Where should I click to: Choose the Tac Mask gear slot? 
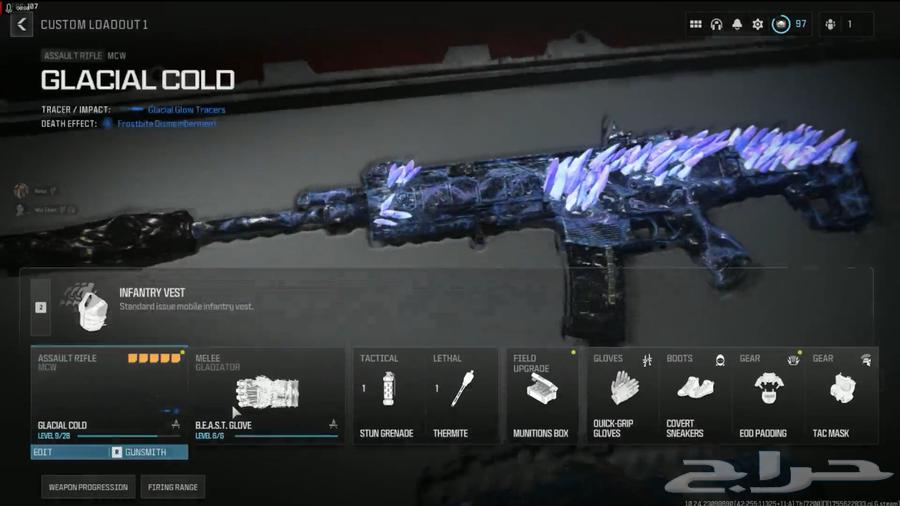point(842,394)
